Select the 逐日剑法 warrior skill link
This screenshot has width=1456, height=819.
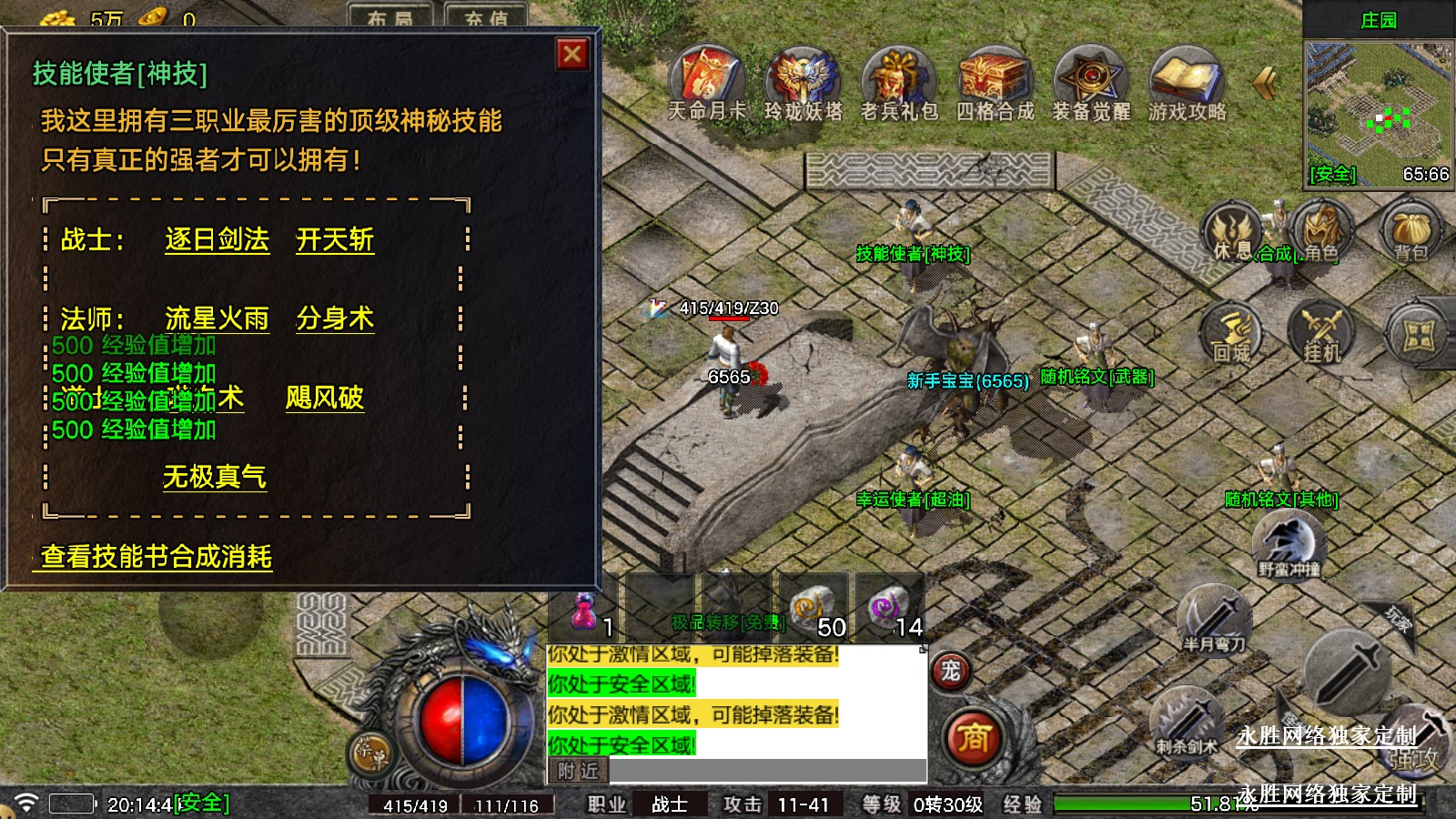pyautogui.click(x=217, y=240)
